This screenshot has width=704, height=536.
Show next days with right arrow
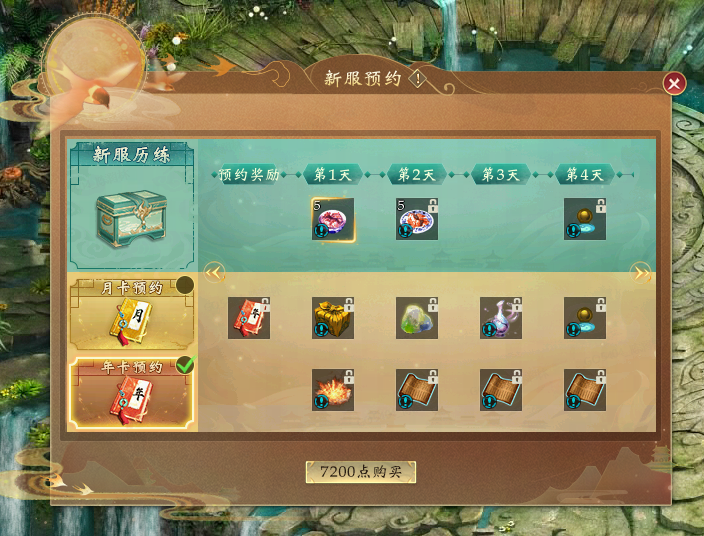click(x=640, y=272)
